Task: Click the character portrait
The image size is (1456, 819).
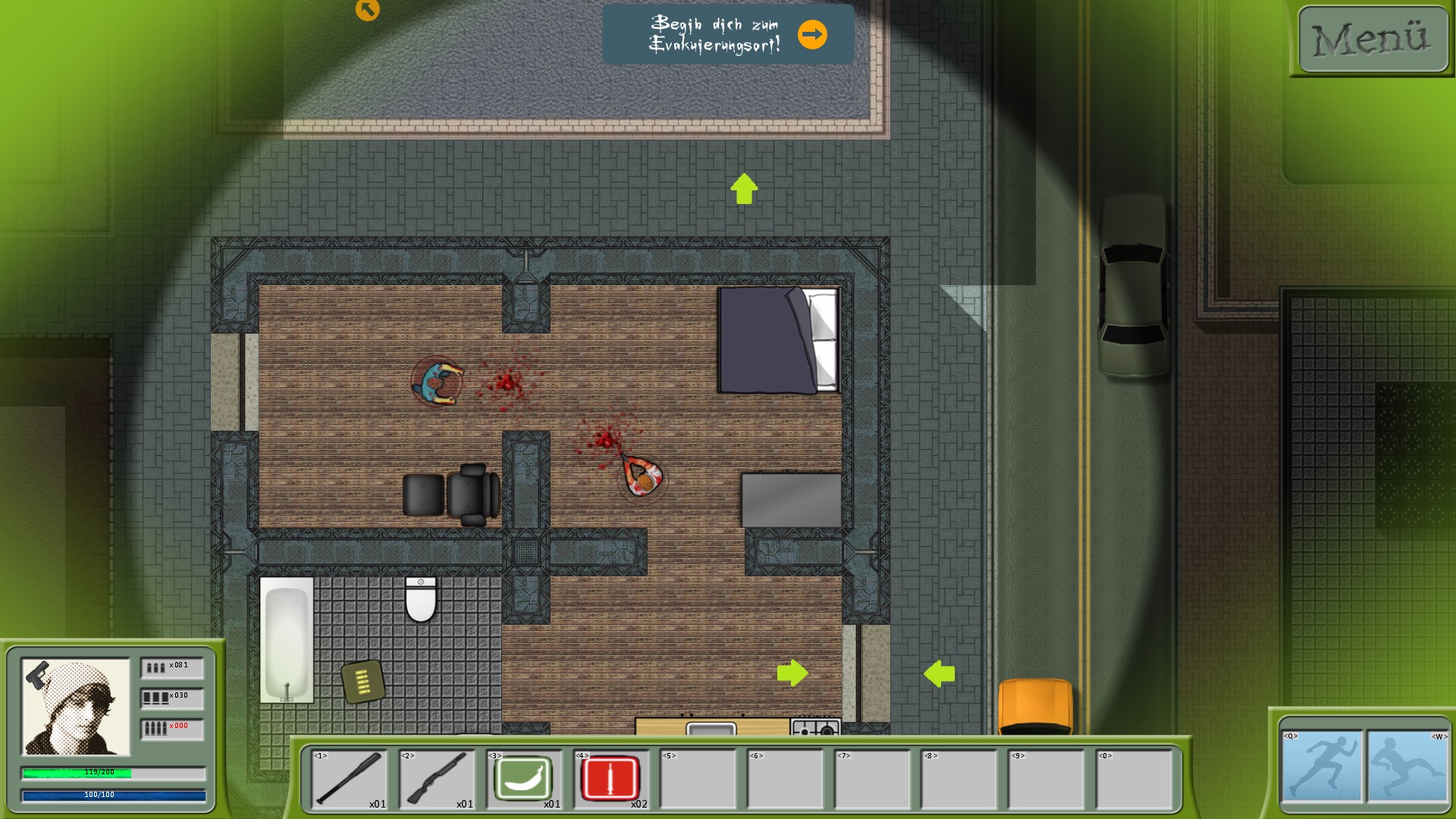Action: pyautogui.click(x=76, y=707)
